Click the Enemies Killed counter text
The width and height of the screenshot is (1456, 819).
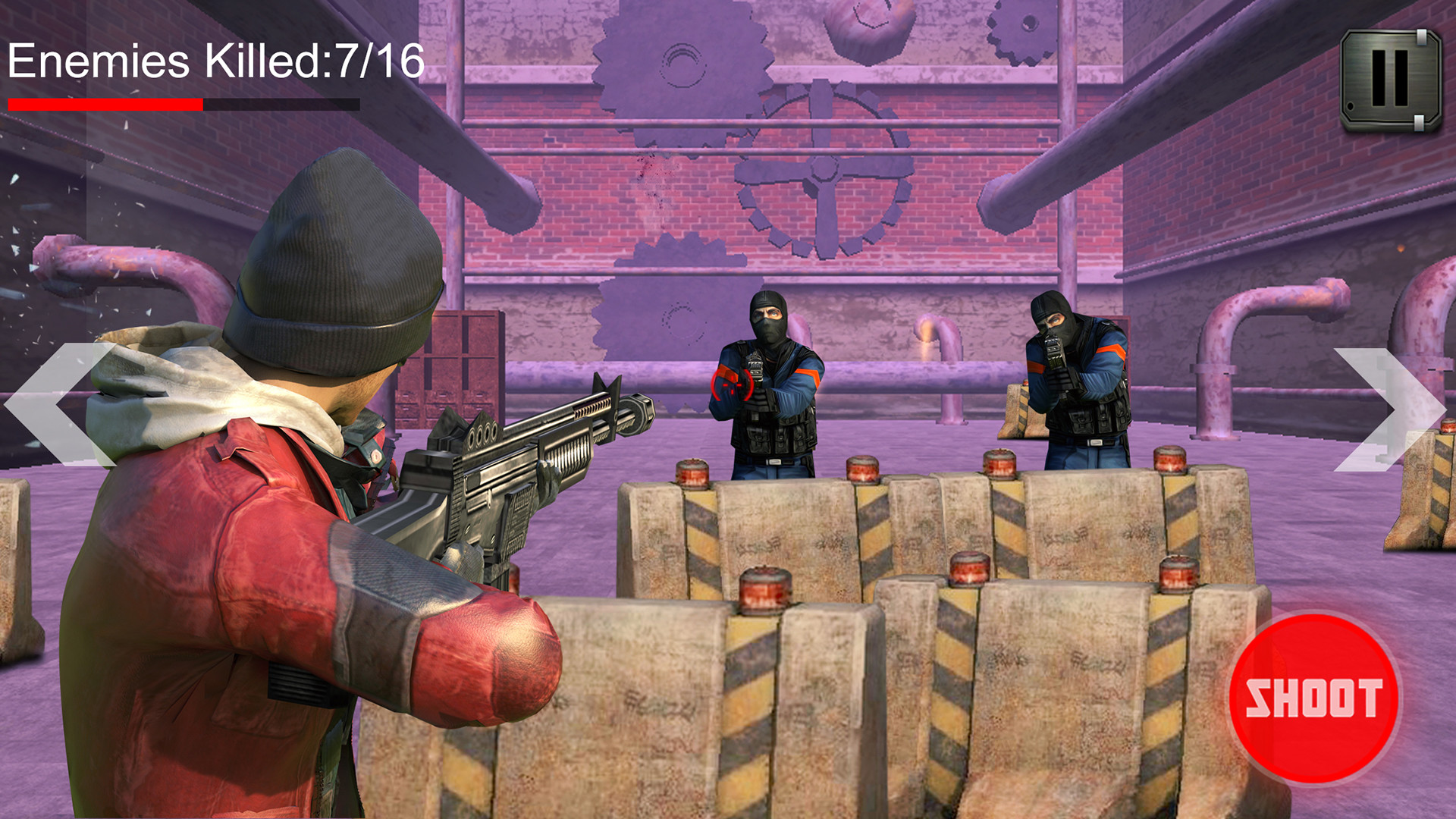pyautogui.click(x=216, y=61)
